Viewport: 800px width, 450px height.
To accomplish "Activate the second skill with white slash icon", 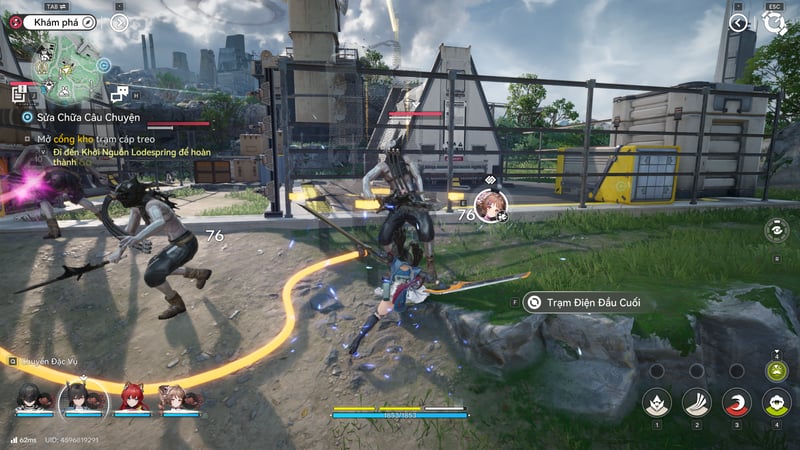I will pos(696,403).
